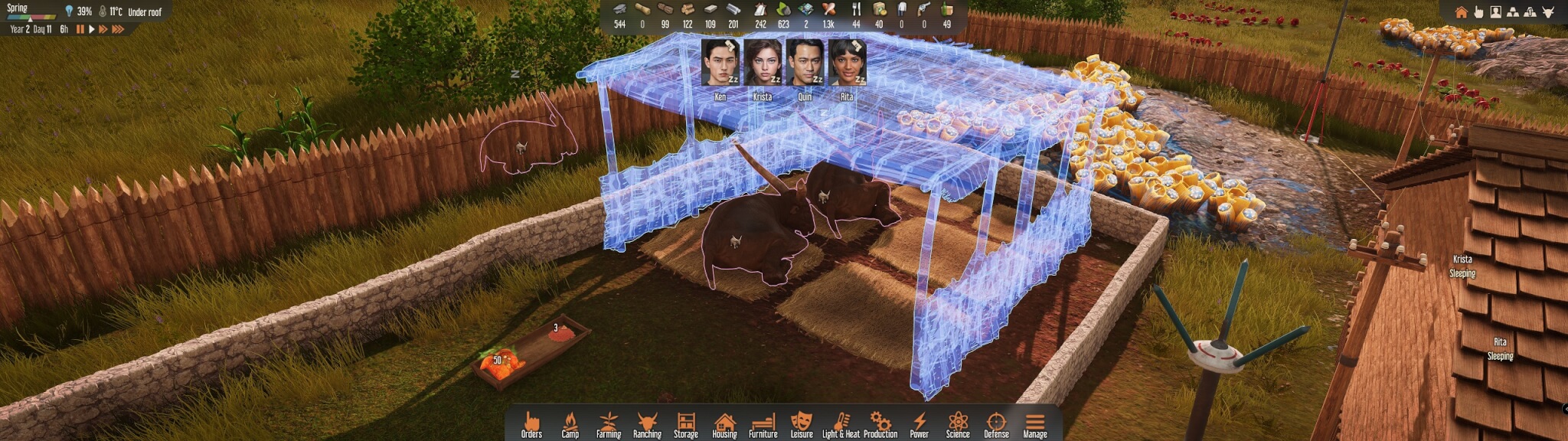Open the Camp build category

coord(570,423)
